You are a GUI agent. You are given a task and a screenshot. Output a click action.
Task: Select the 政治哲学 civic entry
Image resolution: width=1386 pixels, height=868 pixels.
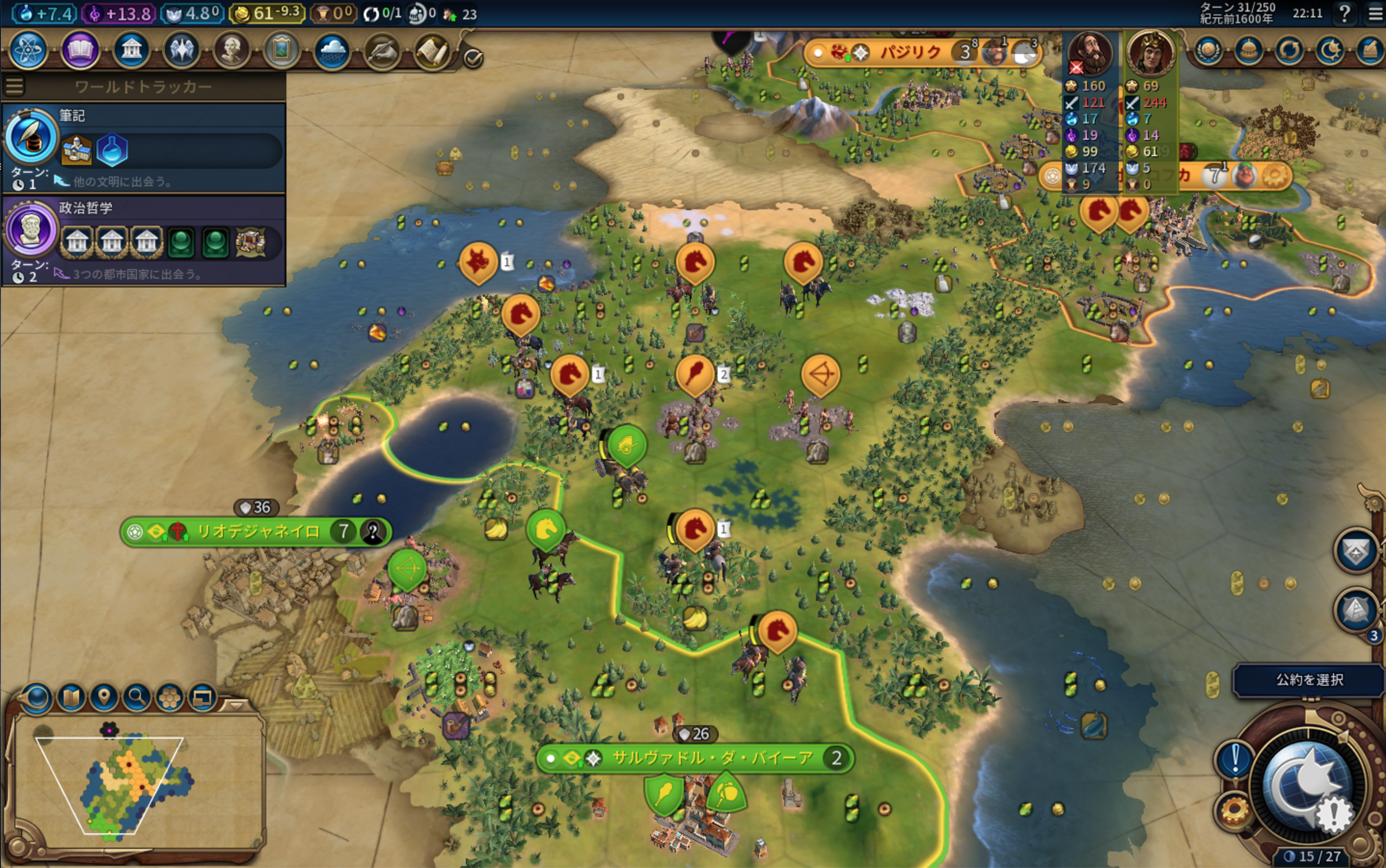tap(144, 240)
